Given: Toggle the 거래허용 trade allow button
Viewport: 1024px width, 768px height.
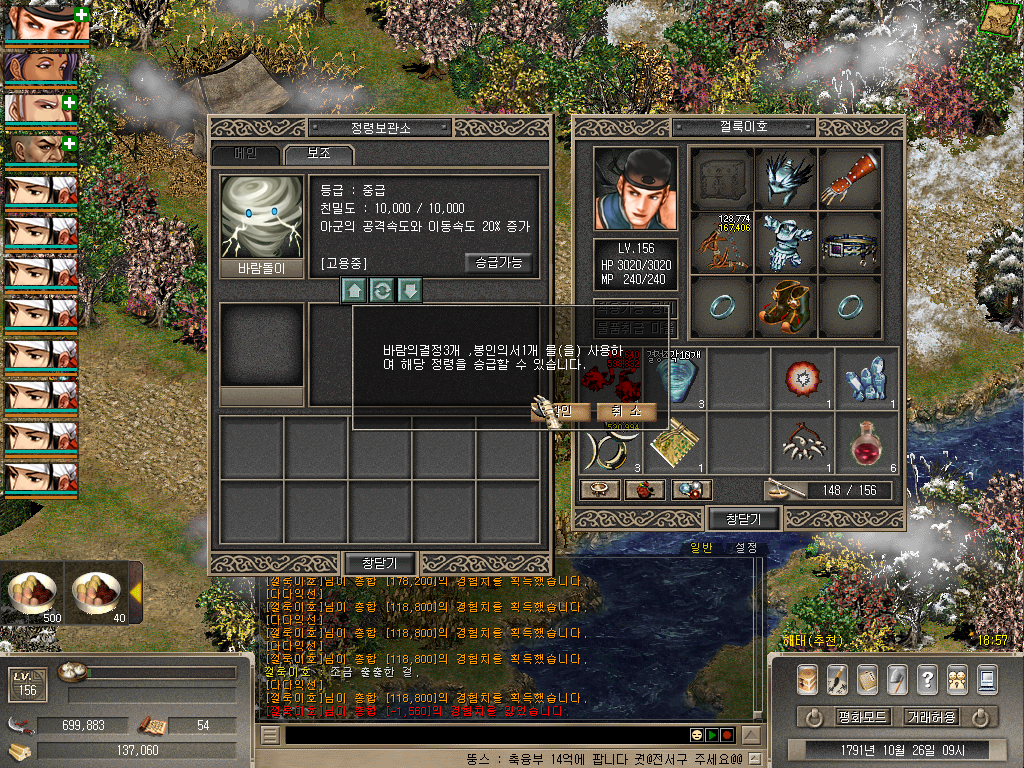Looking at the screenshot, I should click(x=931, y=717).
